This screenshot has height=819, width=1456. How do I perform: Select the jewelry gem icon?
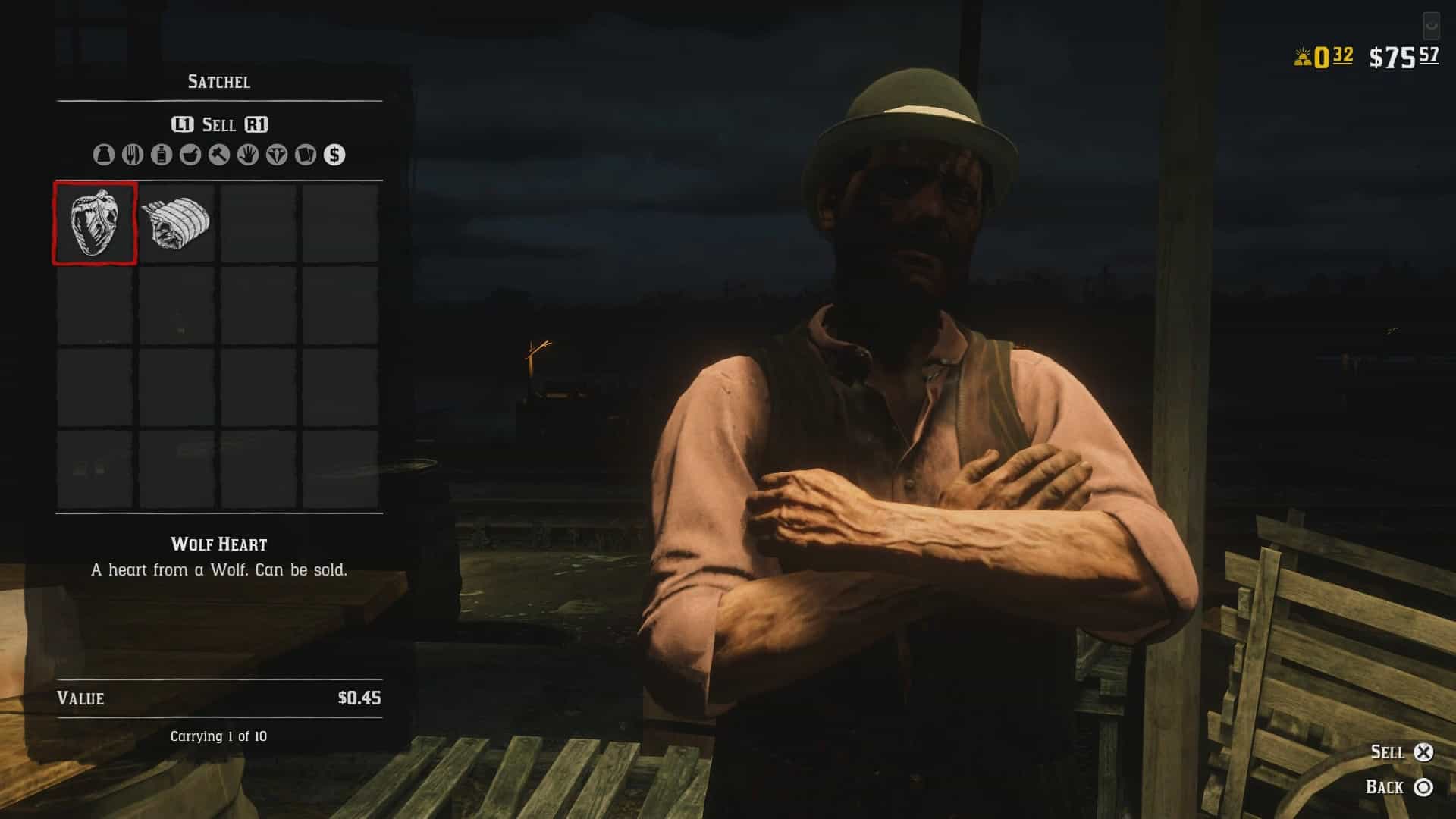click(276, 157)
